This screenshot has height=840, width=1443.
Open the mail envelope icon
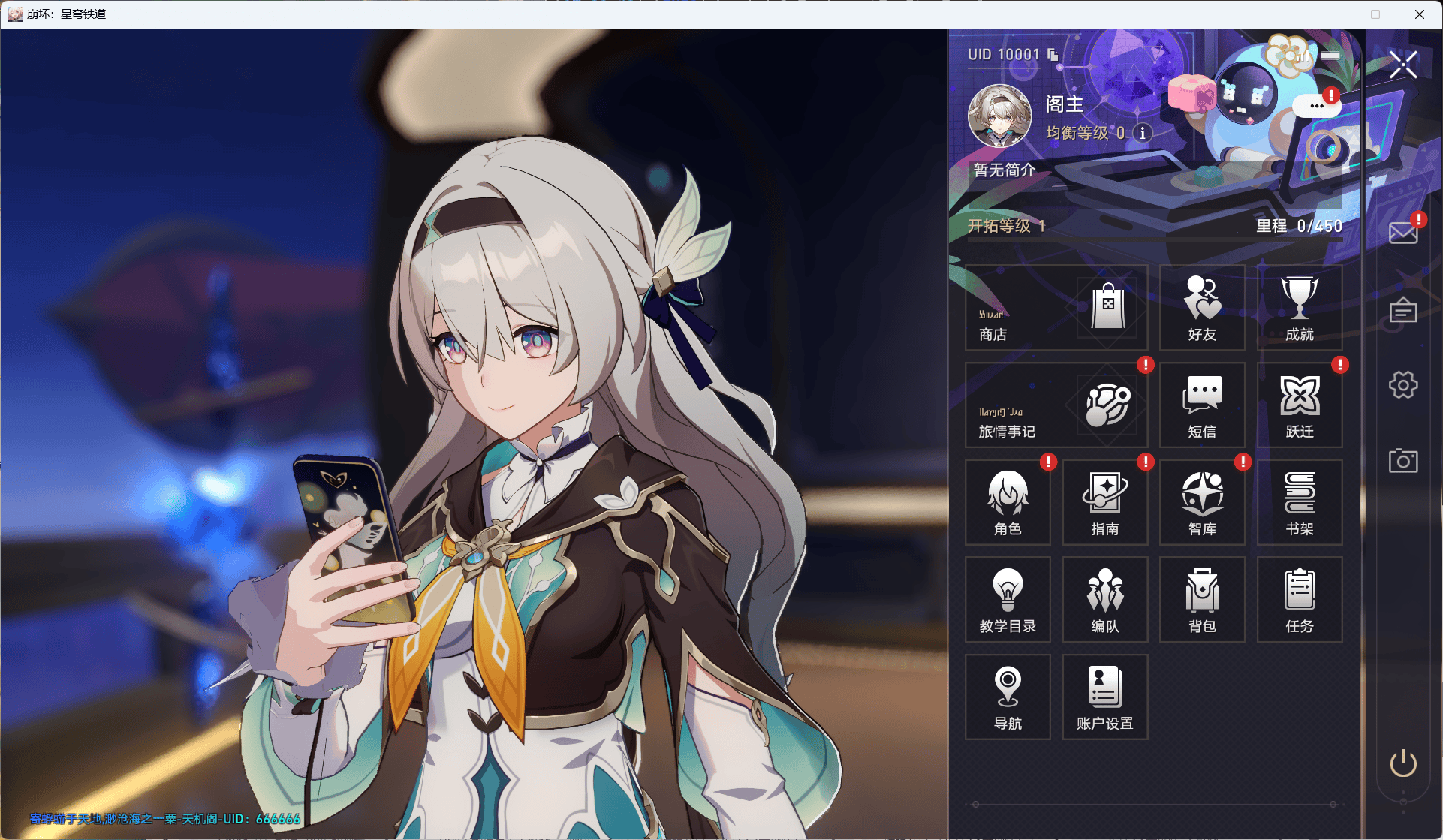point(1402,233)
